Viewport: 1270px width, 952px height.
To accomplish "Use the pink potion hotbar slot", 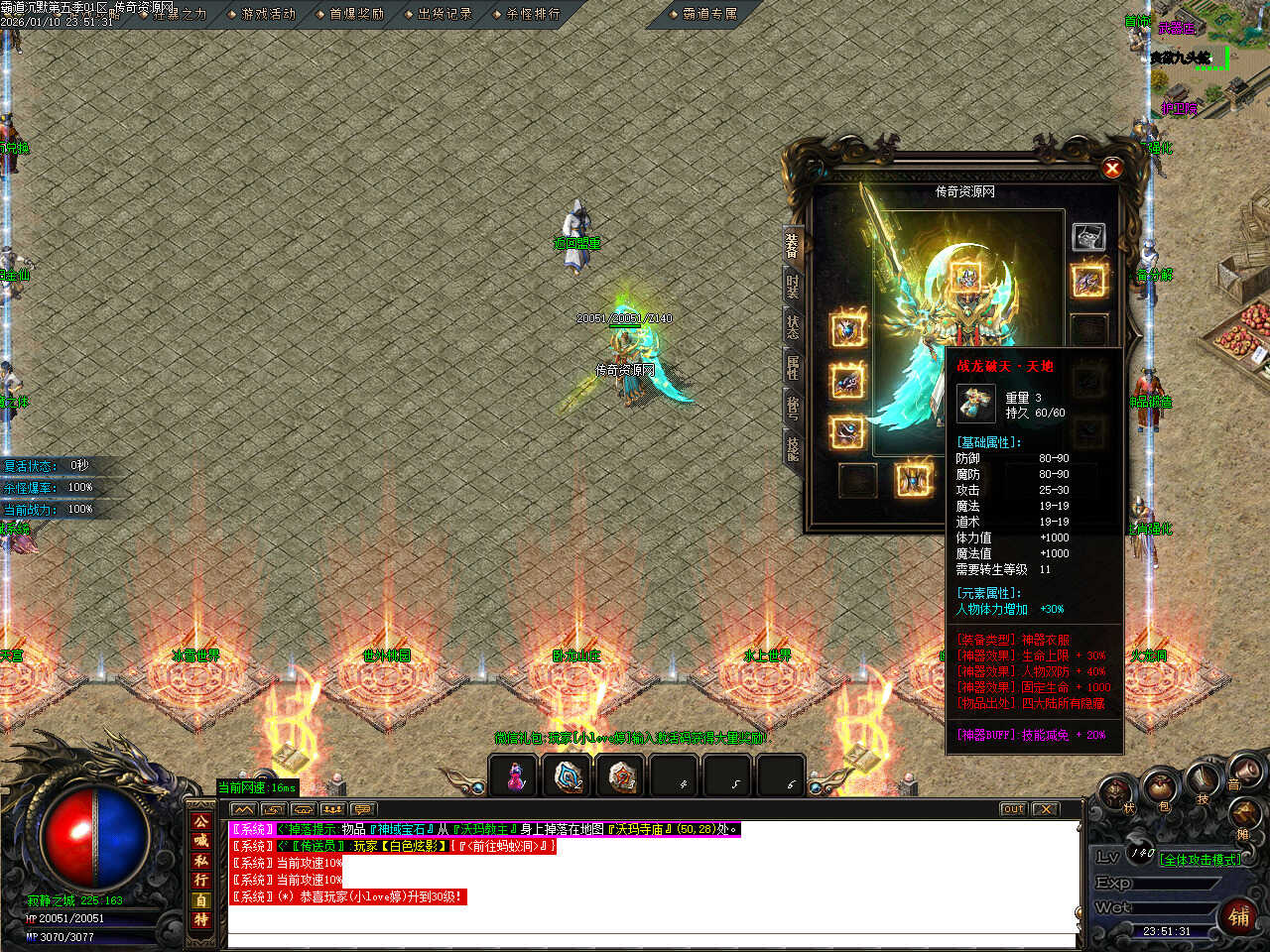I will (515, 776).
